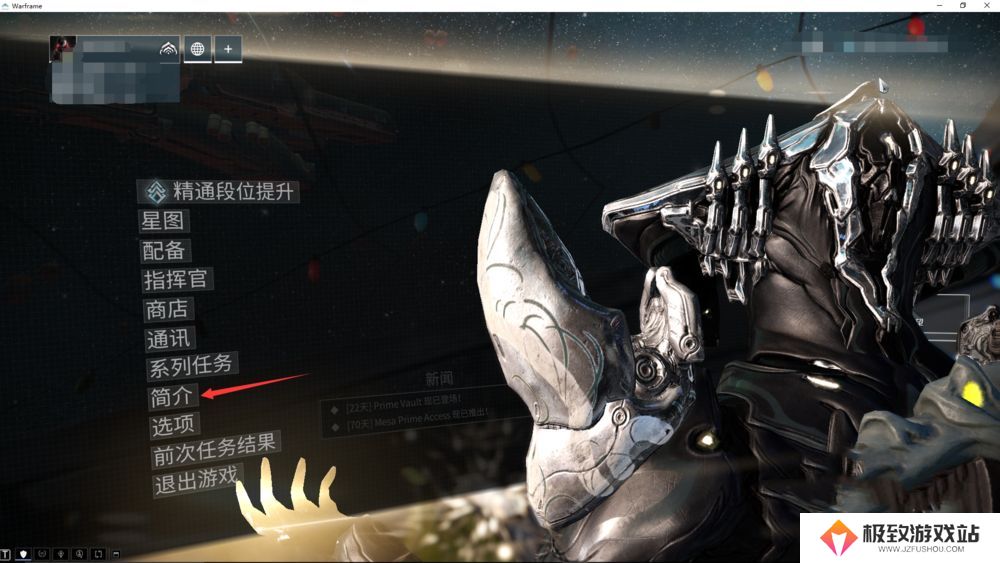Open the 商店 market
The width and height of the screenshot is (1000, 563).
coord(169,310)
